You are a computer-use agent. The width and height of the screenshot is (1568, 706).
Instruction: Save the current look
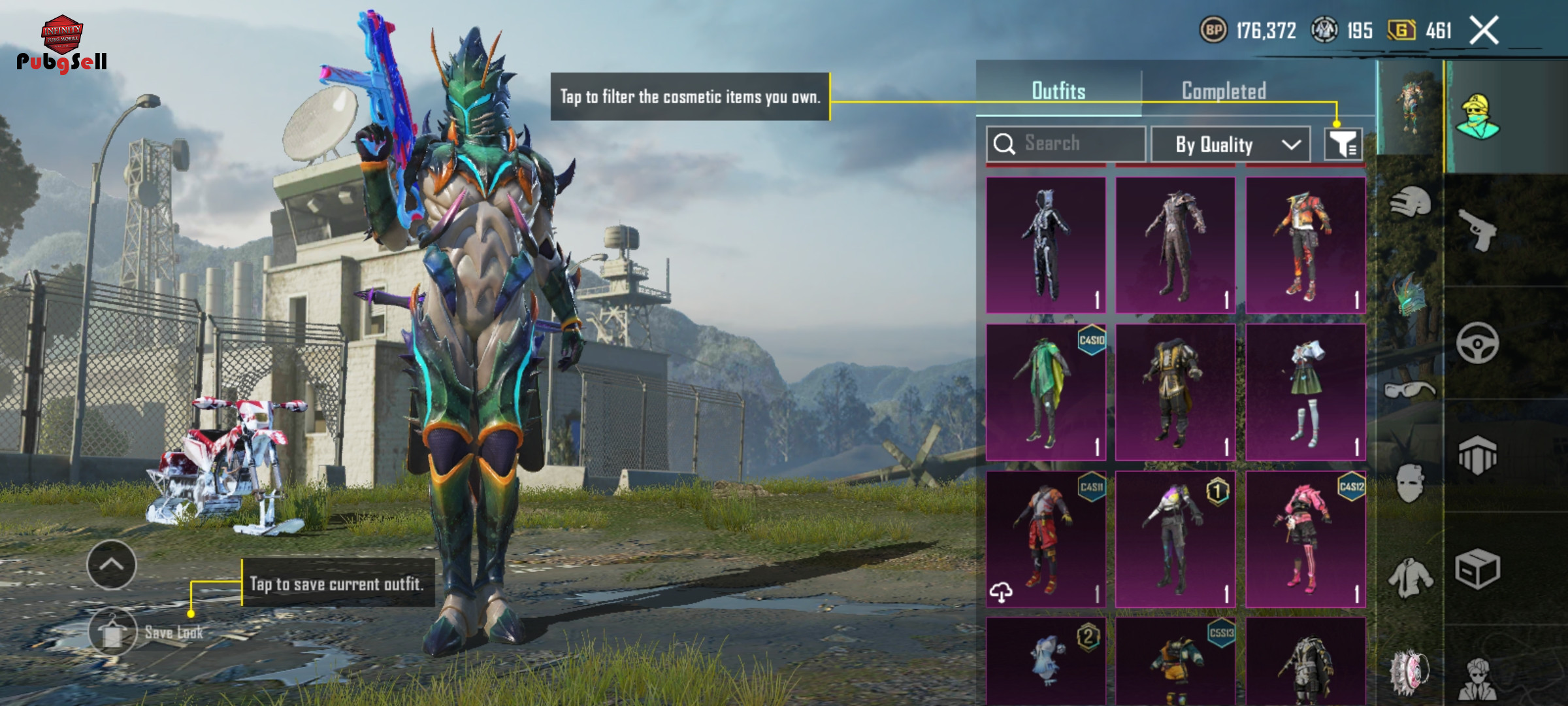[x=113, y=631]
